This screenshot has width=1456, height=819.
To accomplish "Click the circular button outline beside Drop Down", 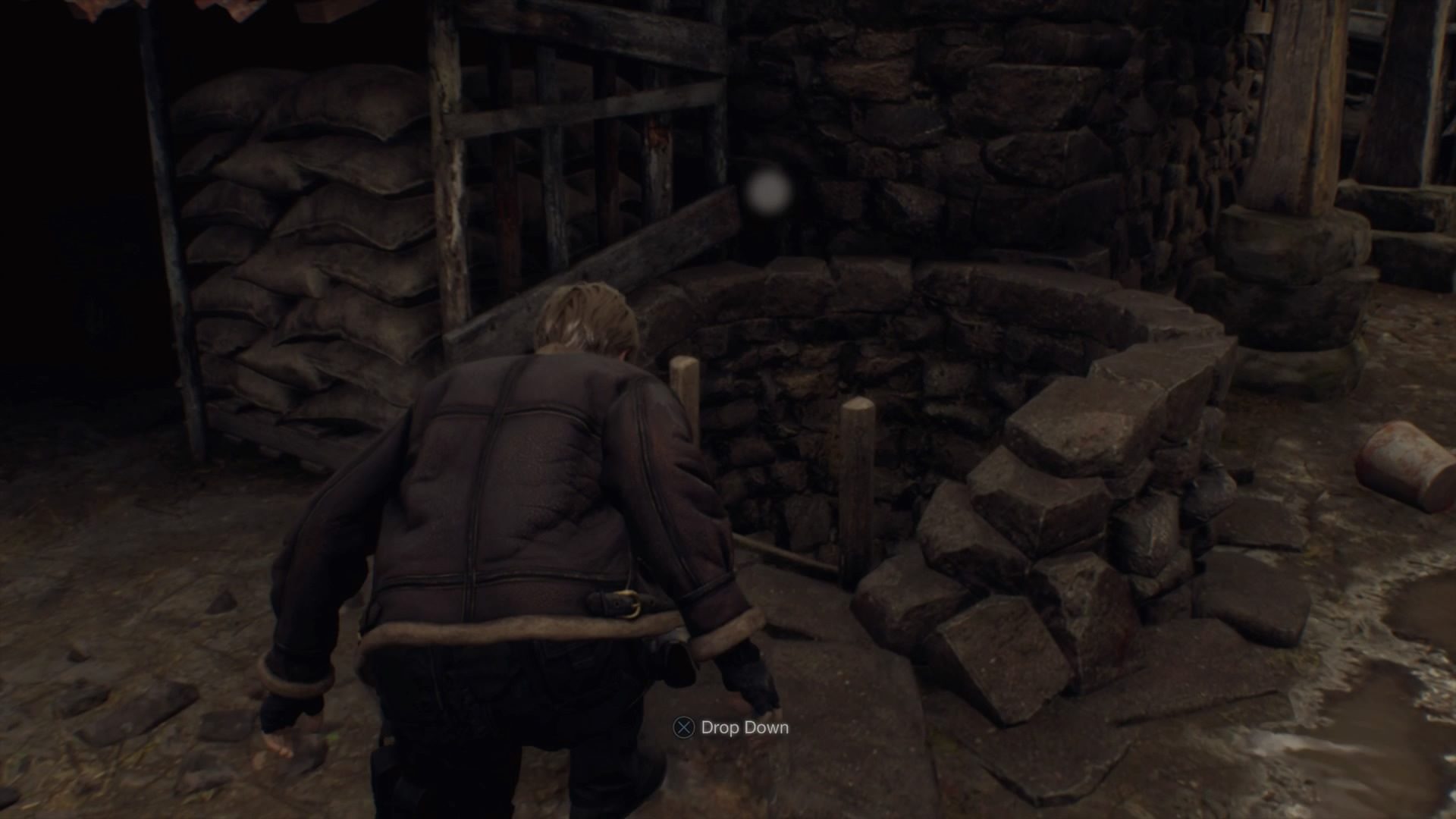I will point(685,726).
